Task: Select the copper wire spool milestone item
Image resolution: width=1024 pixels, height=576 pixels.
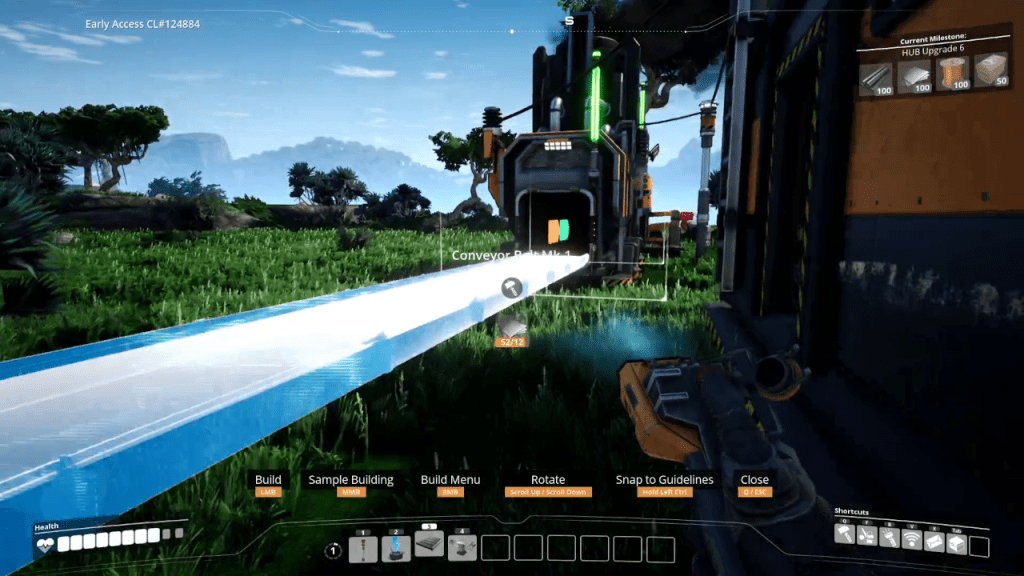Action: 953,73
